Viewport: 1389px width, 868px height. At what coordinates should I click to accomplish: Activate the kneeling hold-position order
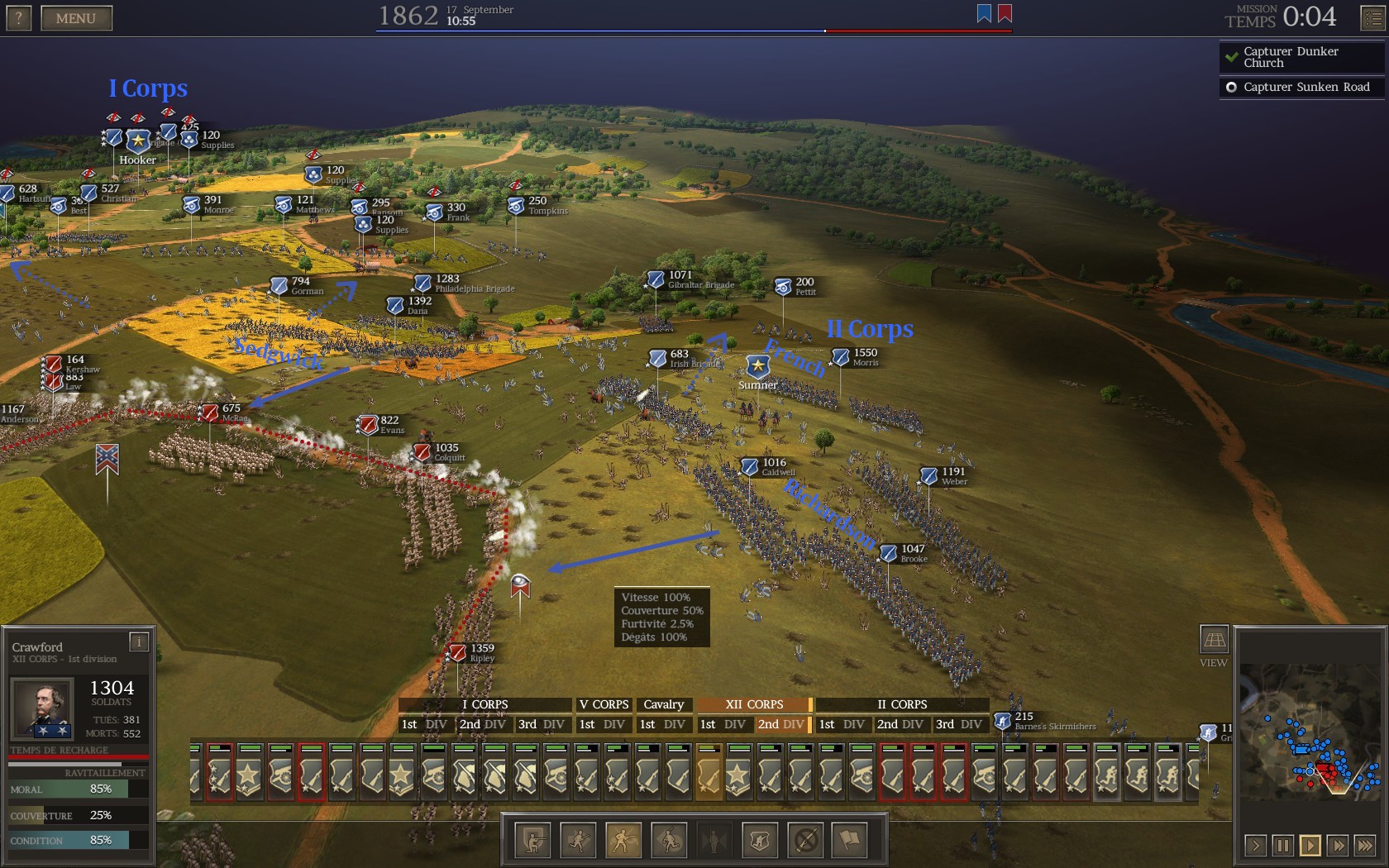532,841
